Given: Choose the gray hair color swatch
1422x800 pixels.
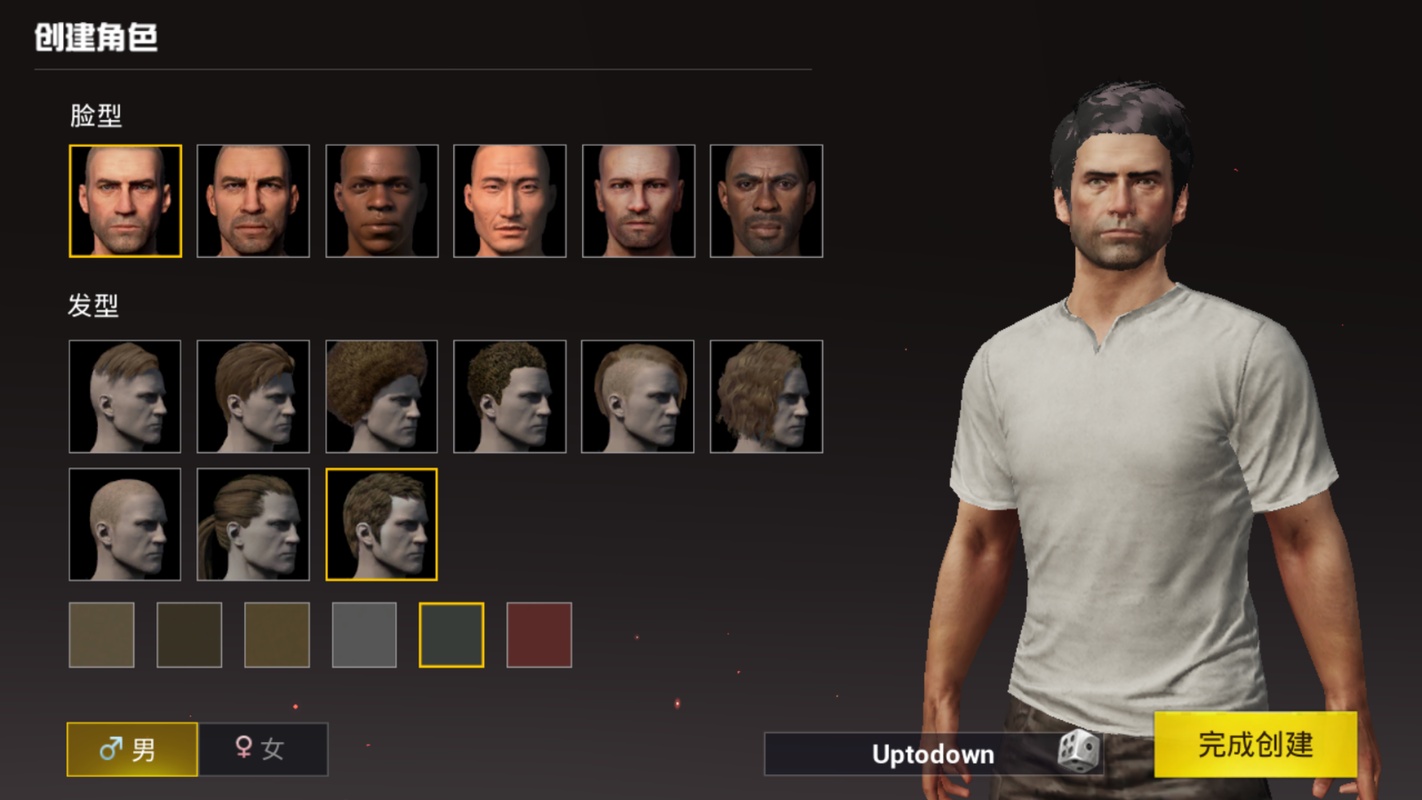Looking at the screenshot, I should point(364,635).
